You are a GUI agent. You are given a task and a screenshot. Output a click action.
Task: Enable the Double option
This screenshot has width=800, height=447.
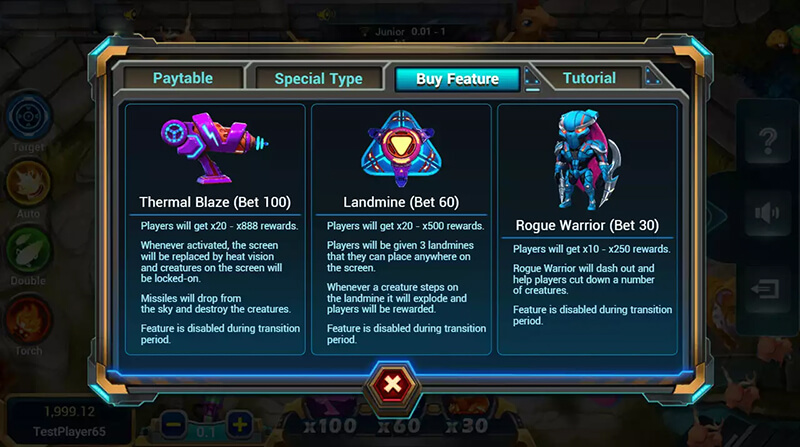28,250
